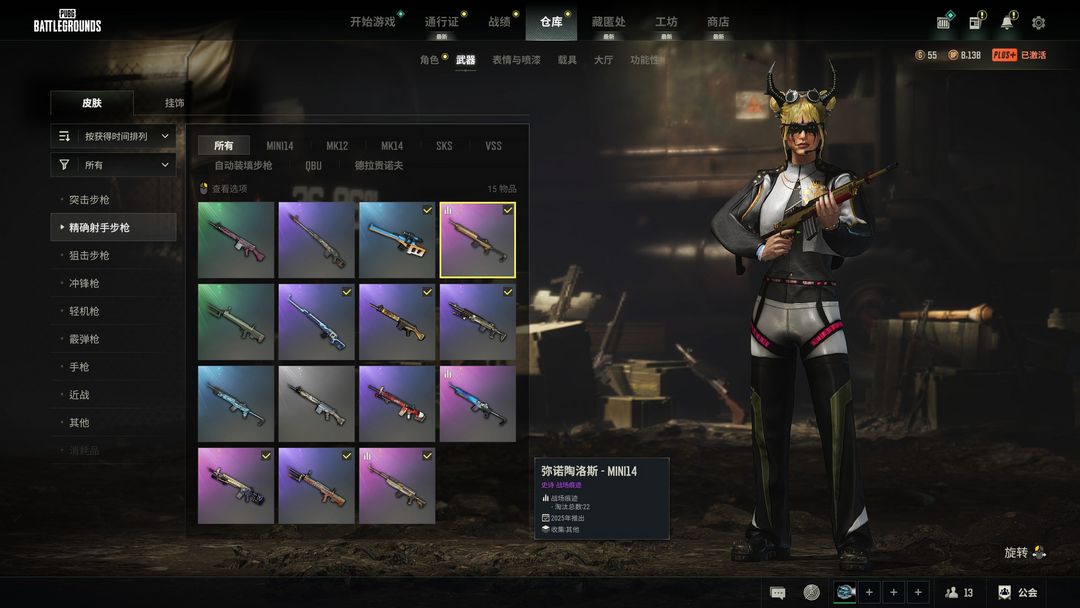Select the 狙击步枪 weapon category
The width and height of the screenshot is (1080, 608).
pyautogui.click(x=90, y=256)
